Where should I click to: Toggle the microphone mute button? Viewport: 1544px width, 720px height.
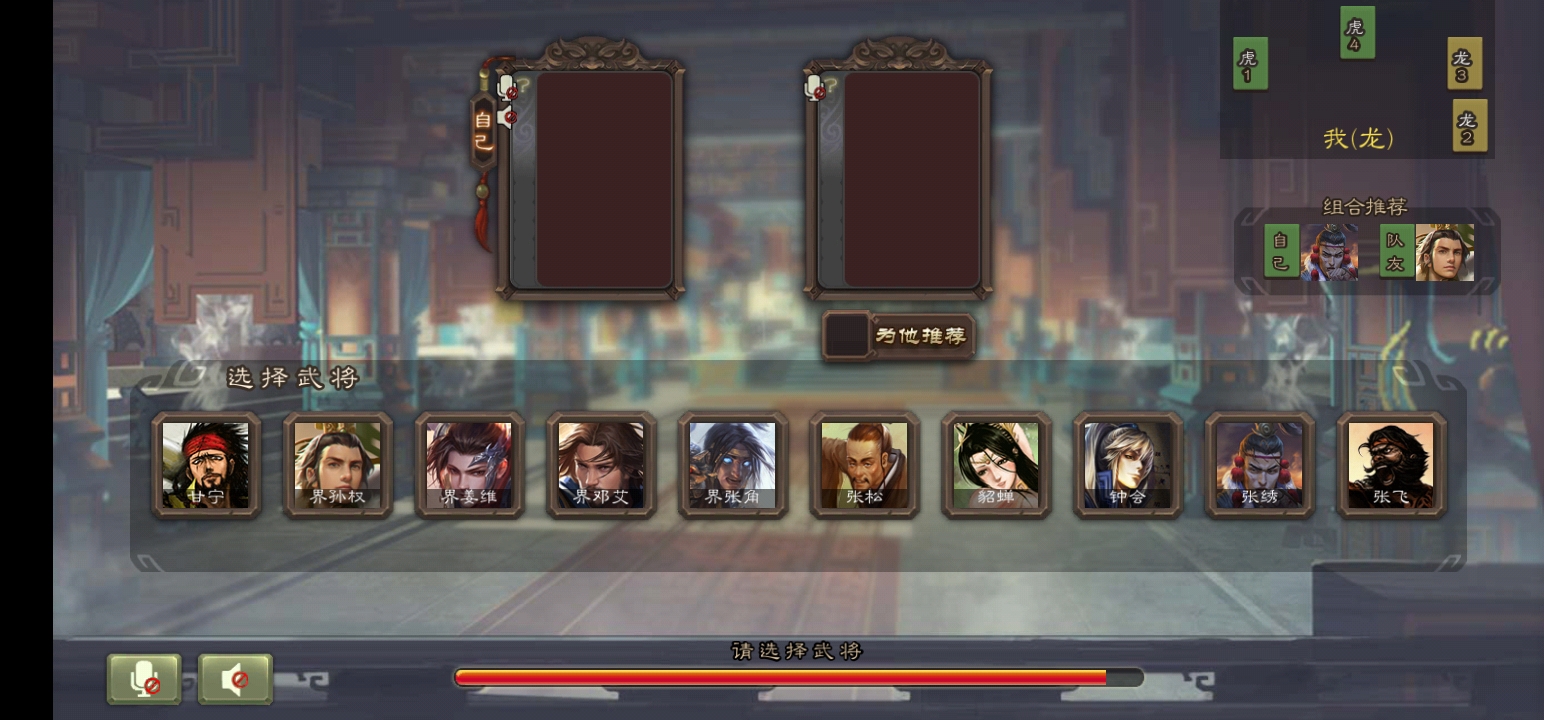(x=145, y=680)
